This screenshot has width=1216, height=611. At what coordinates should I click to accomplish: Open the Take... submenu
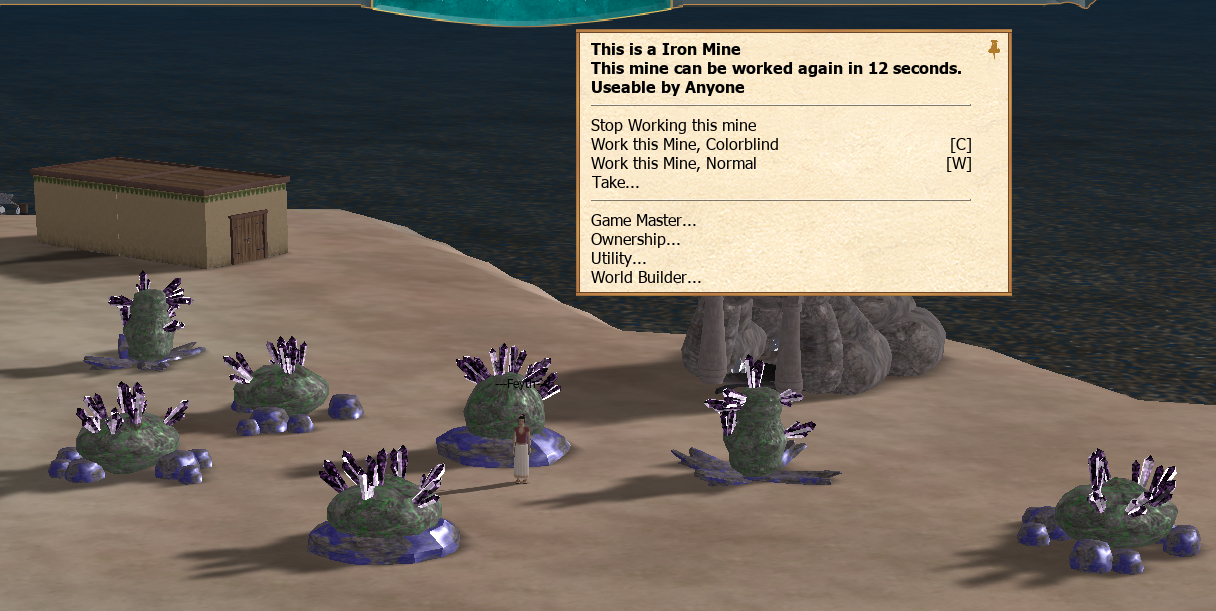[x=615, y=182]
